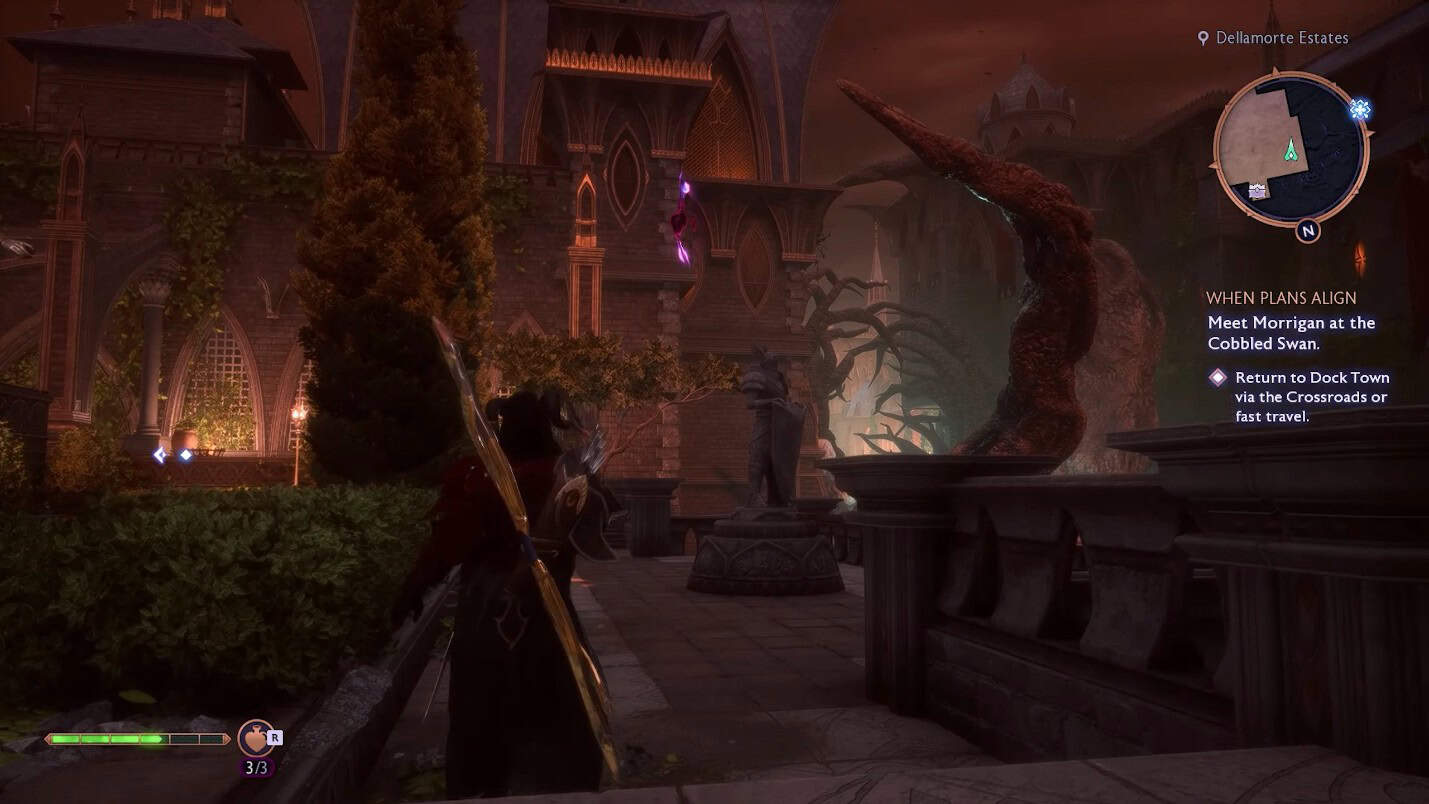This screenshot has height=804, width=1429.
Task: Open the circular minimap
Action: (1290, 149)
